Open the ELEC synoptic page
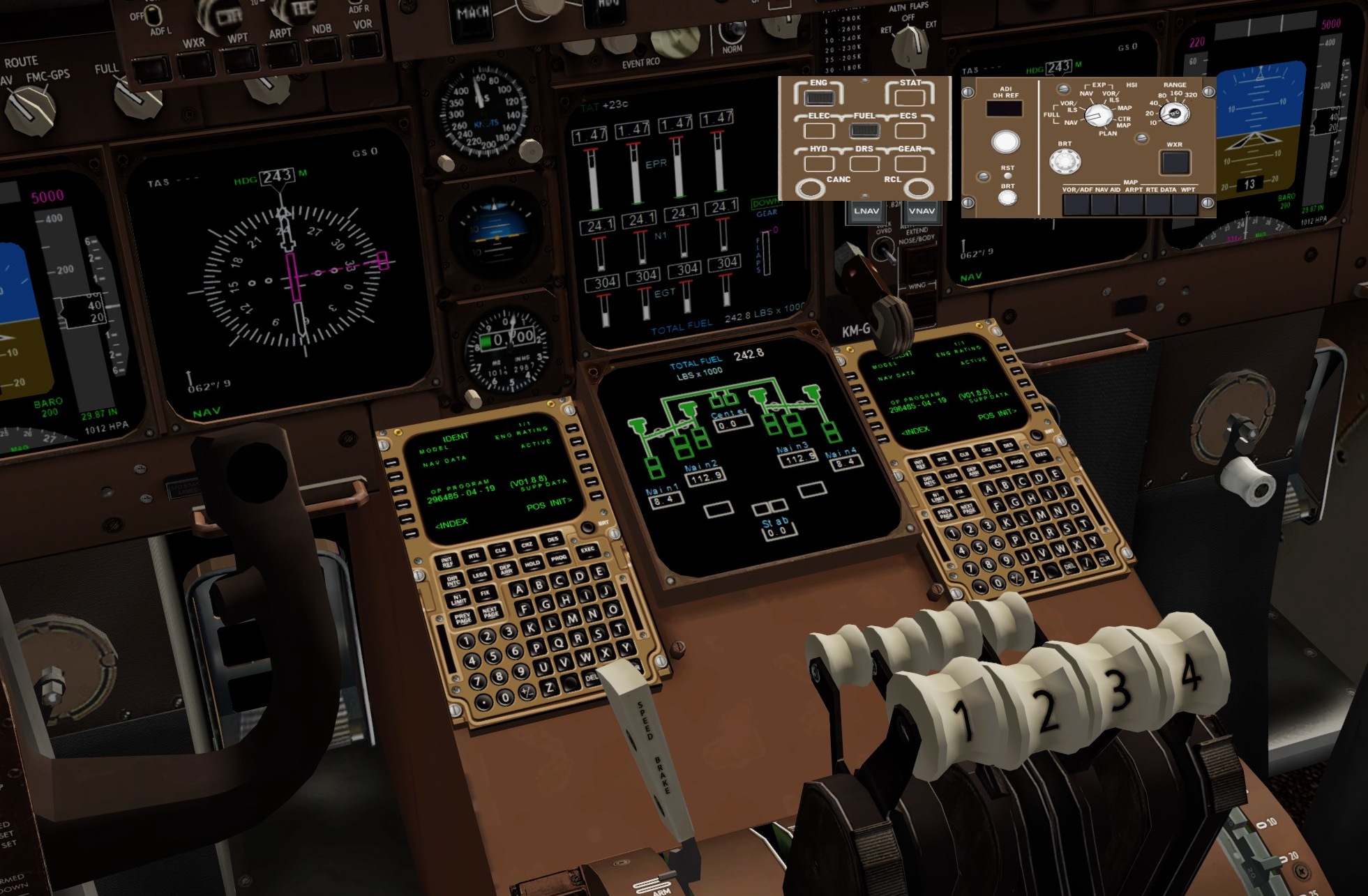Image resolution: width=1368 pixels, height=896 pixels. [x=818, y=130]
